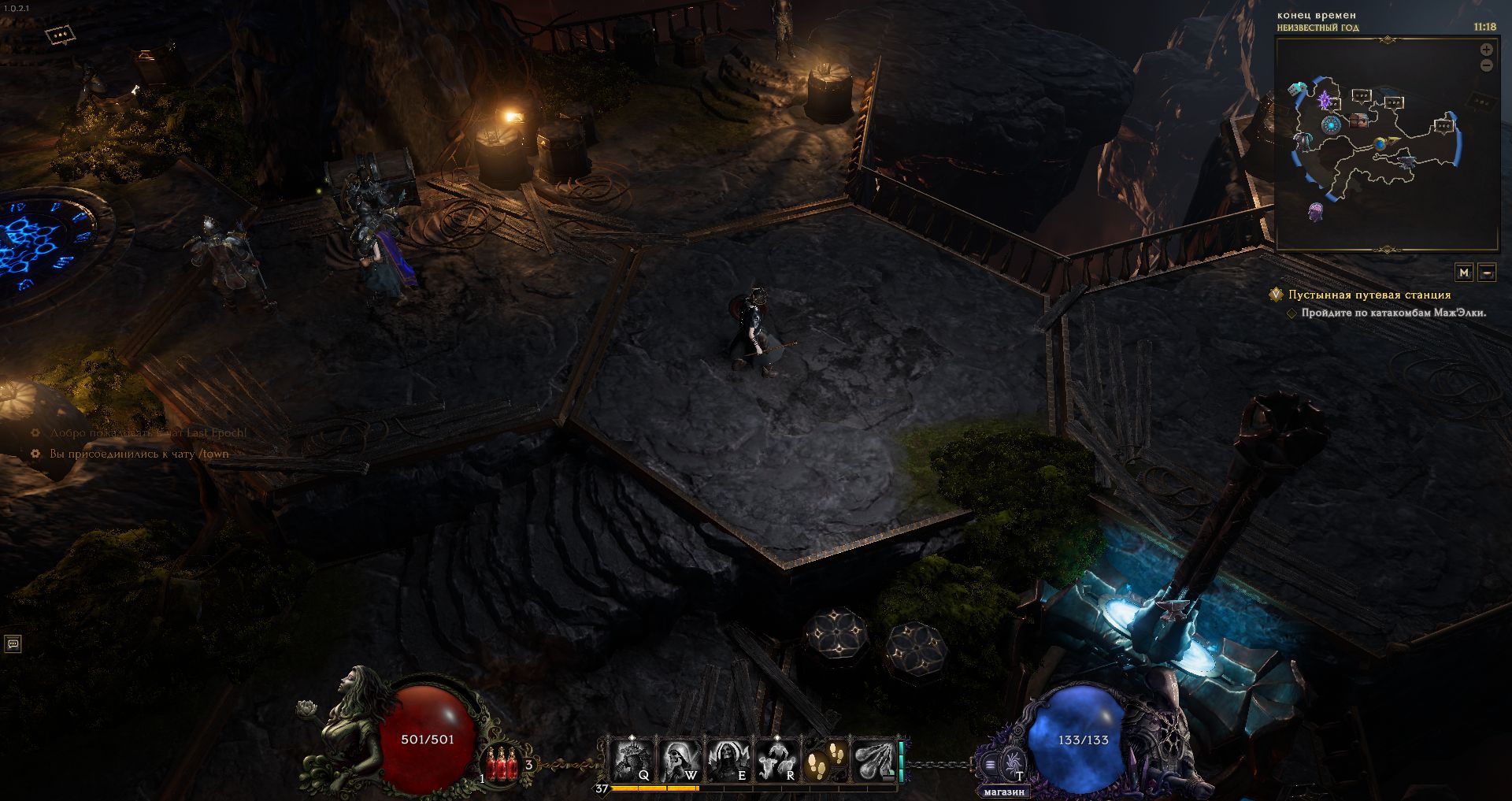Zoom in the minimap with plus button

point(1487,50)
